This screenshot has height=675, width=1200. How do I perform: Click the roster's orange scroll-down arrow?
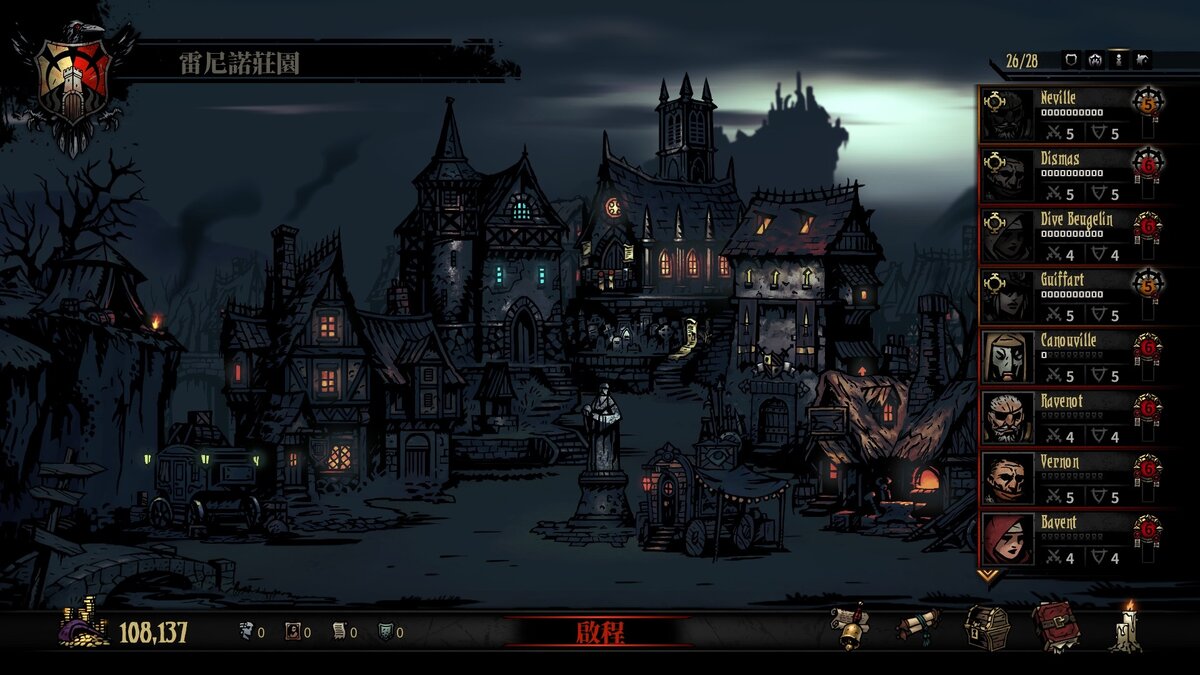pos(987,575)
